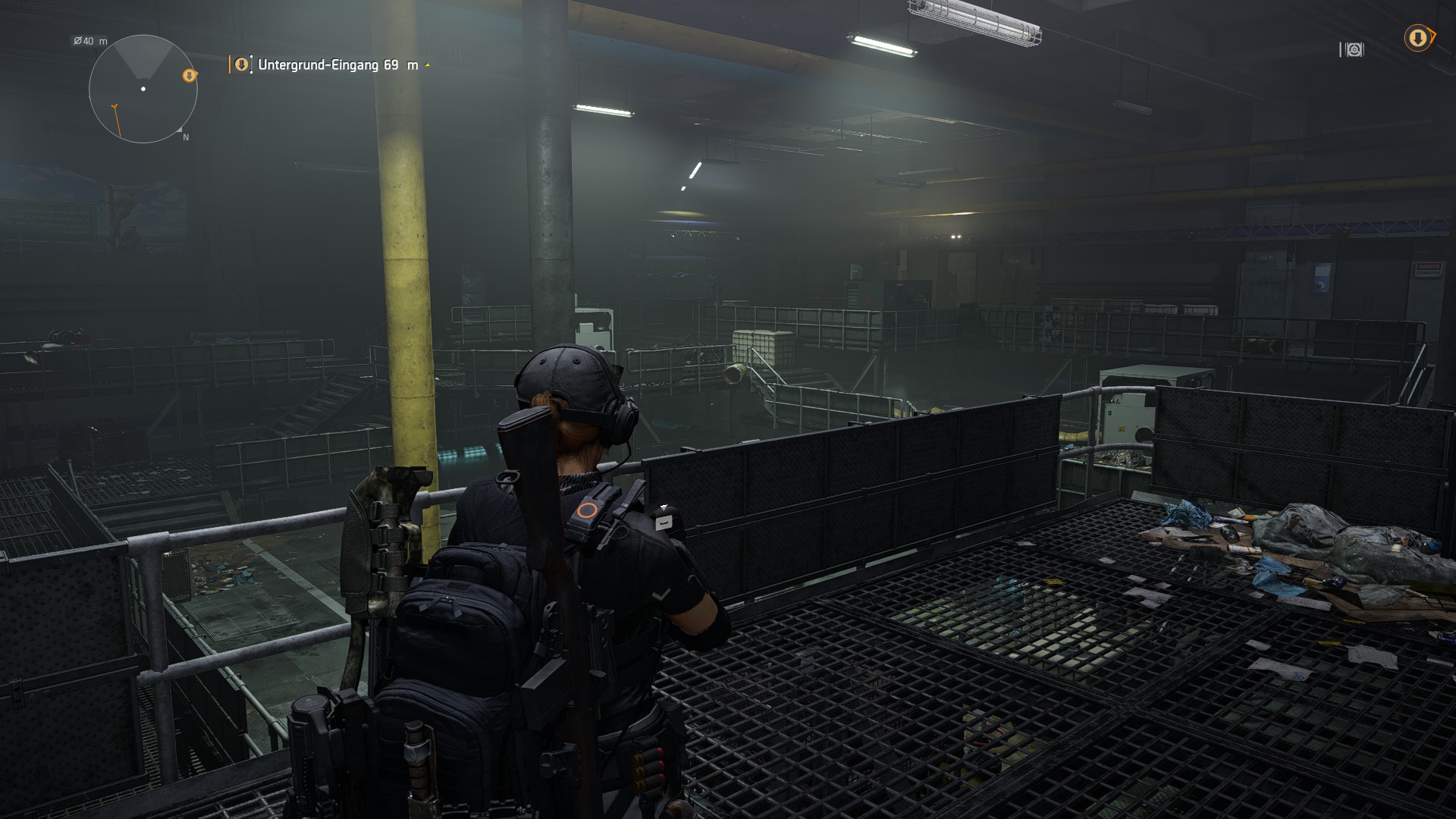Click the white player dot at minimap center
Screen dimensions: 1456x819
pyautogui.click(x=143, y=89)
